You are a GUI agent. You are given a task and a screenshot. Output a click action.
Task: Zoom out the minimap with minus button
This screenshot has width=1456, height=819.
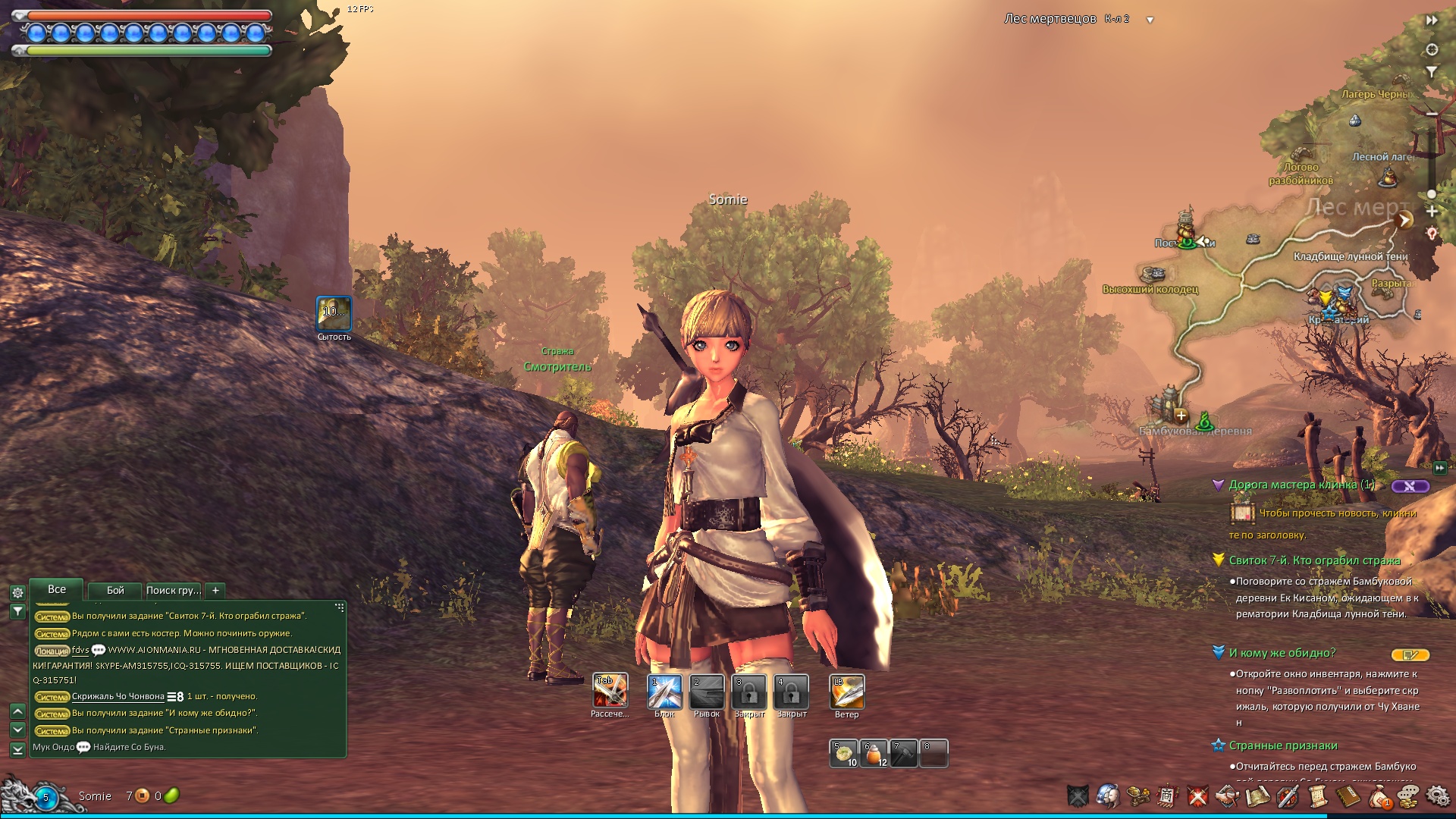tap(1432, 115)
